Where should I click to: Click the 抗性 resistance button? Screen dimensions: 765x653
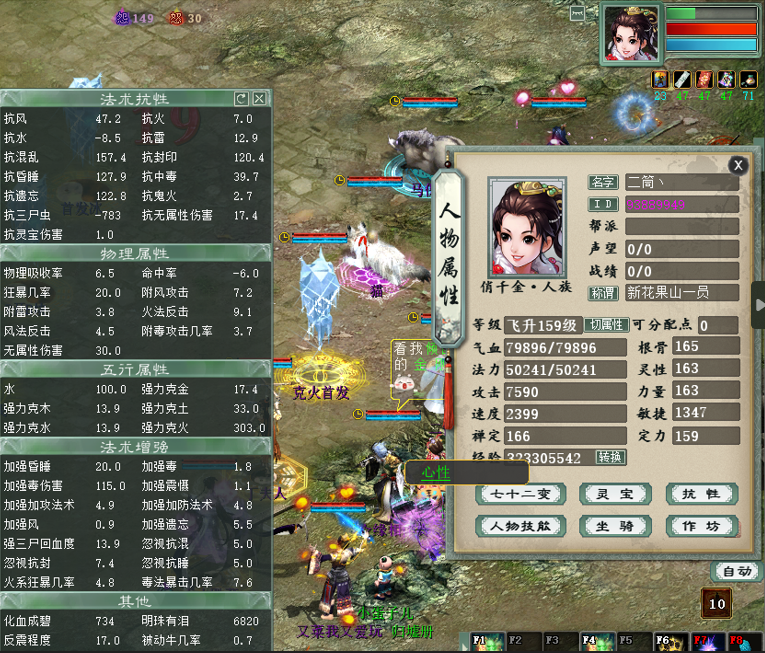(701, 493)
